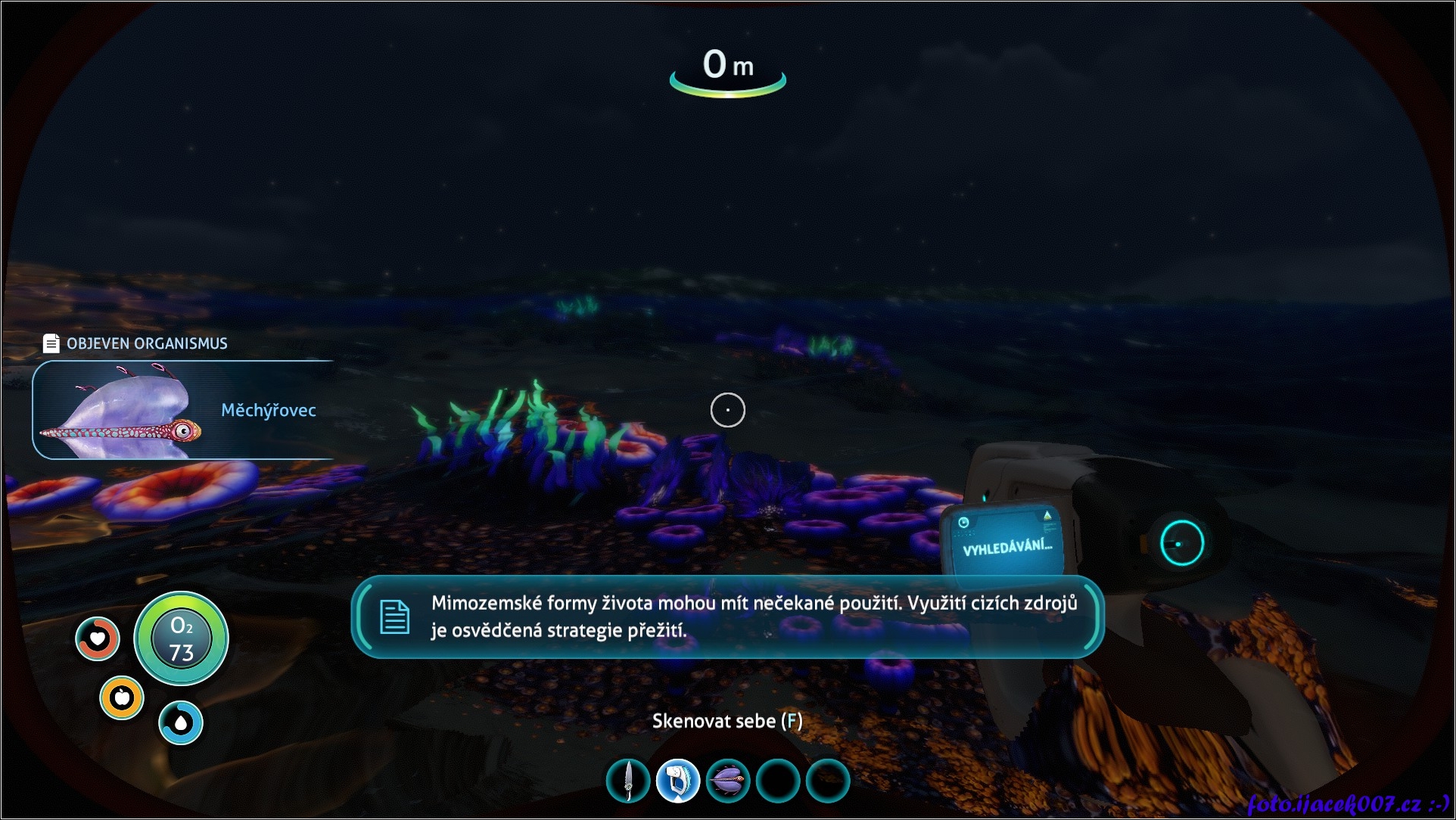Open the Měchýřovec discovered organism notification
The image size is (1456, 820).
pyautogui.click(x=183, y=410)
